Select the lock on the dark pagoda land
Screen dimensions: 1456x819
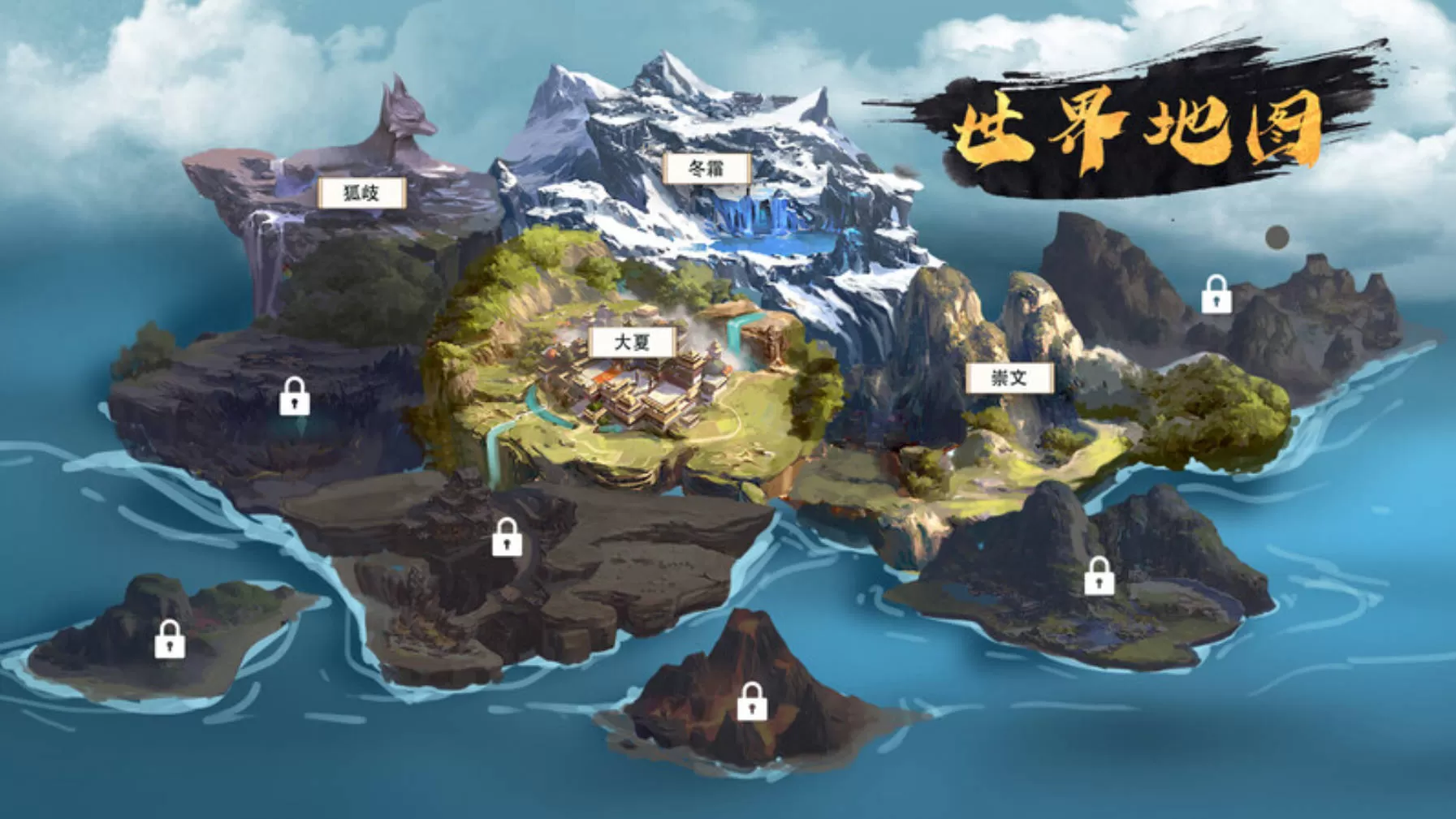pyautogui.click(x=507, y=537)
